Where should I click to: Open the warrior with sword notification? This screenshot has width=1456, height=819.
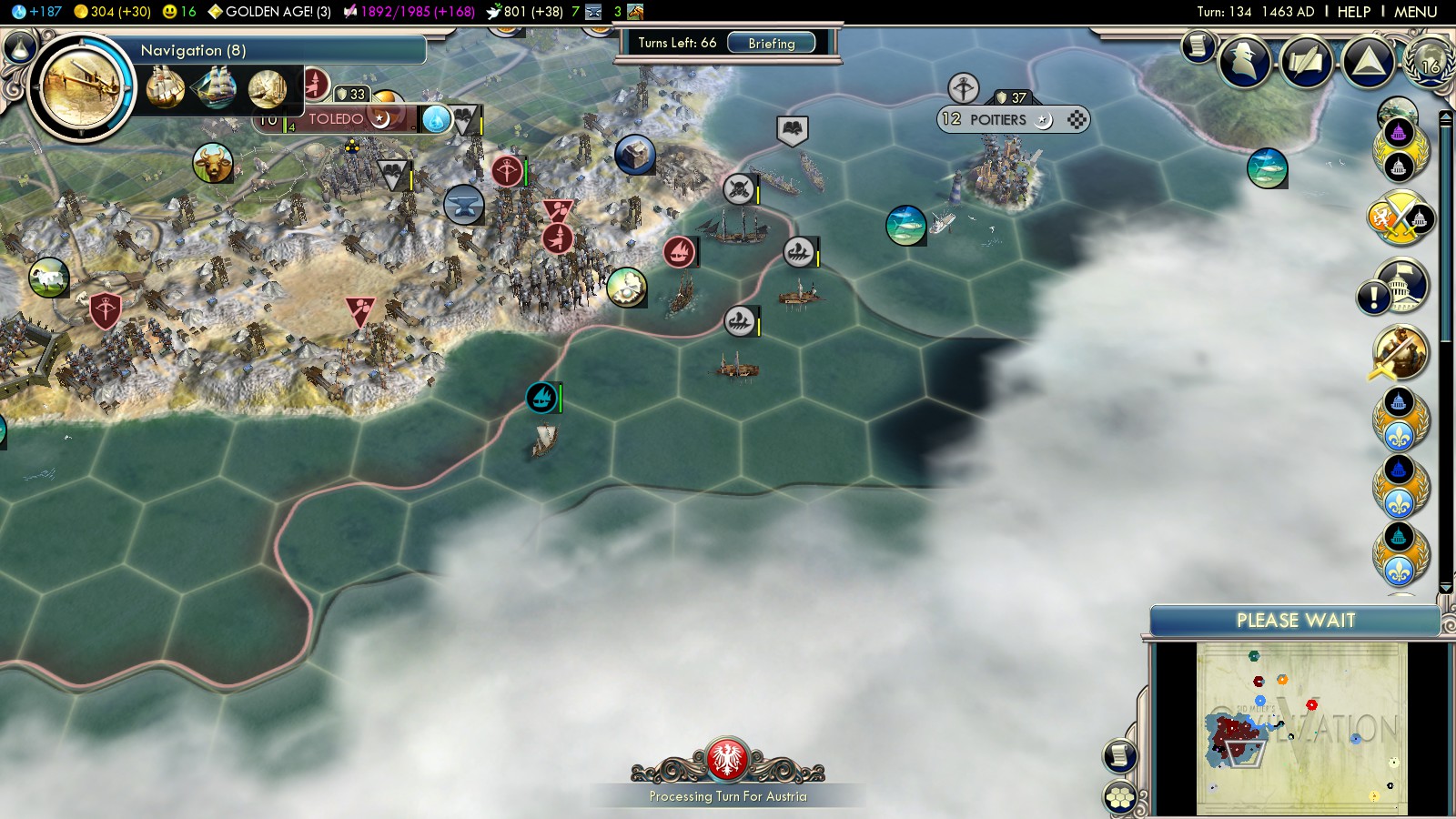[1400, 353]
